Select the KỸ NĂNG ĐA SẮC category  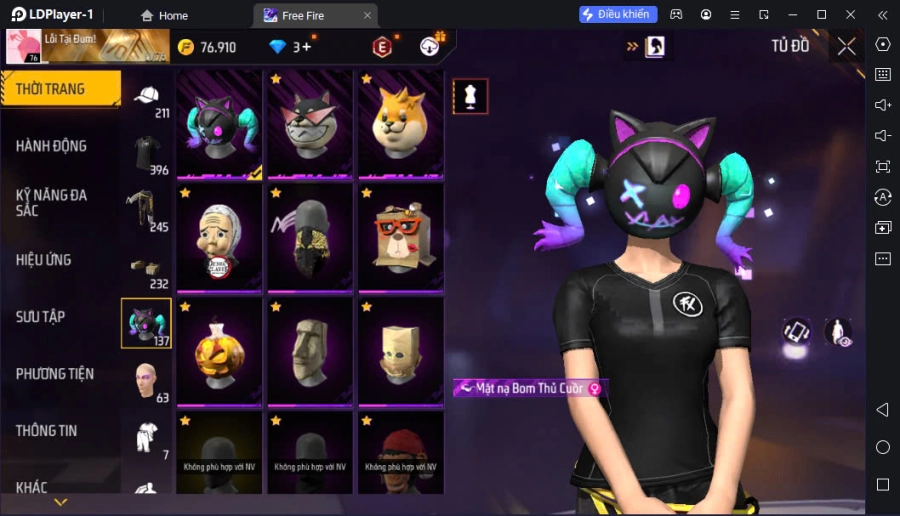click(52, 202)
